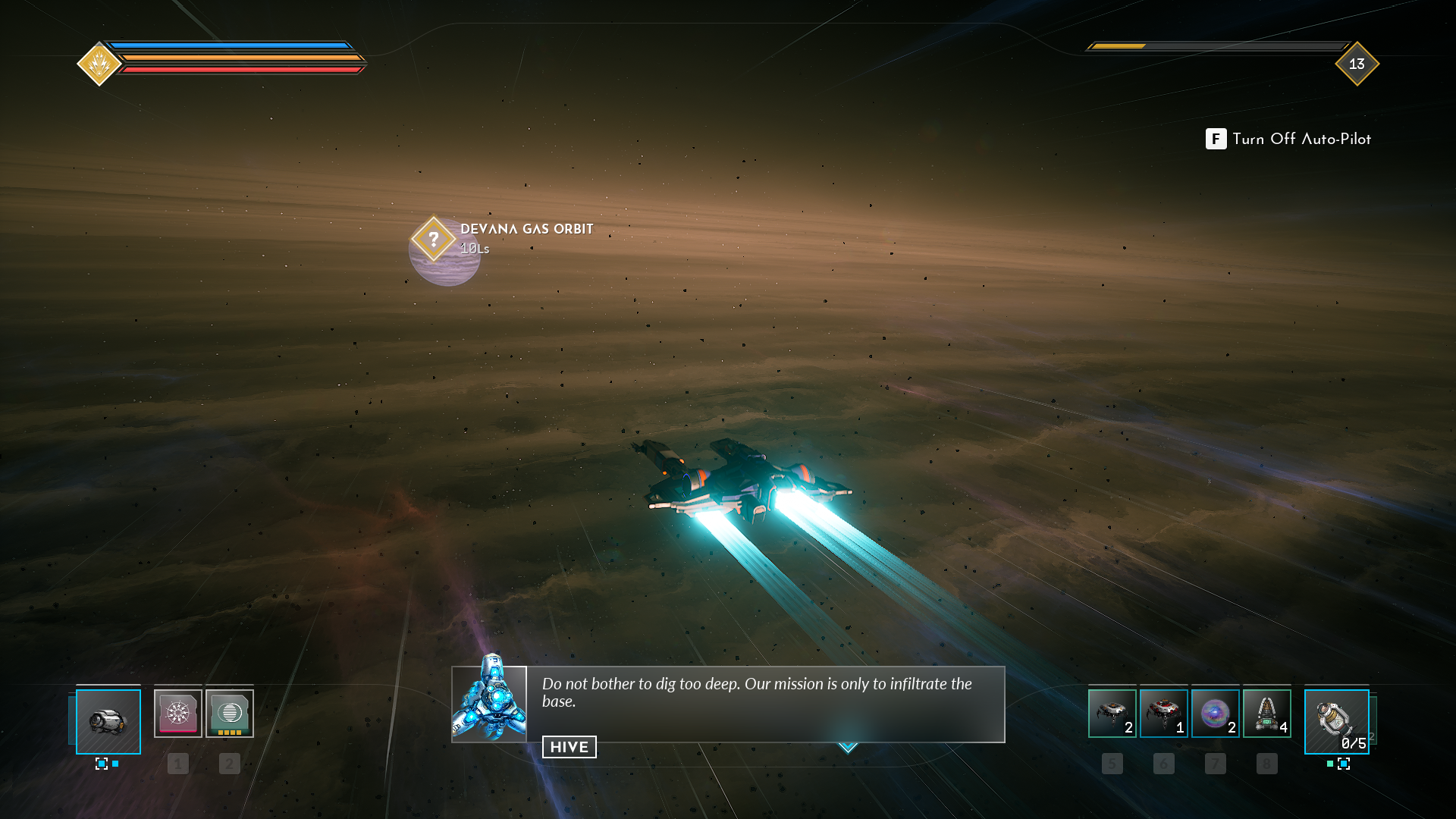This screenshot has width=1456, height=819.
Task: Expand the level 13 badge details
Action: [1356, 65]
